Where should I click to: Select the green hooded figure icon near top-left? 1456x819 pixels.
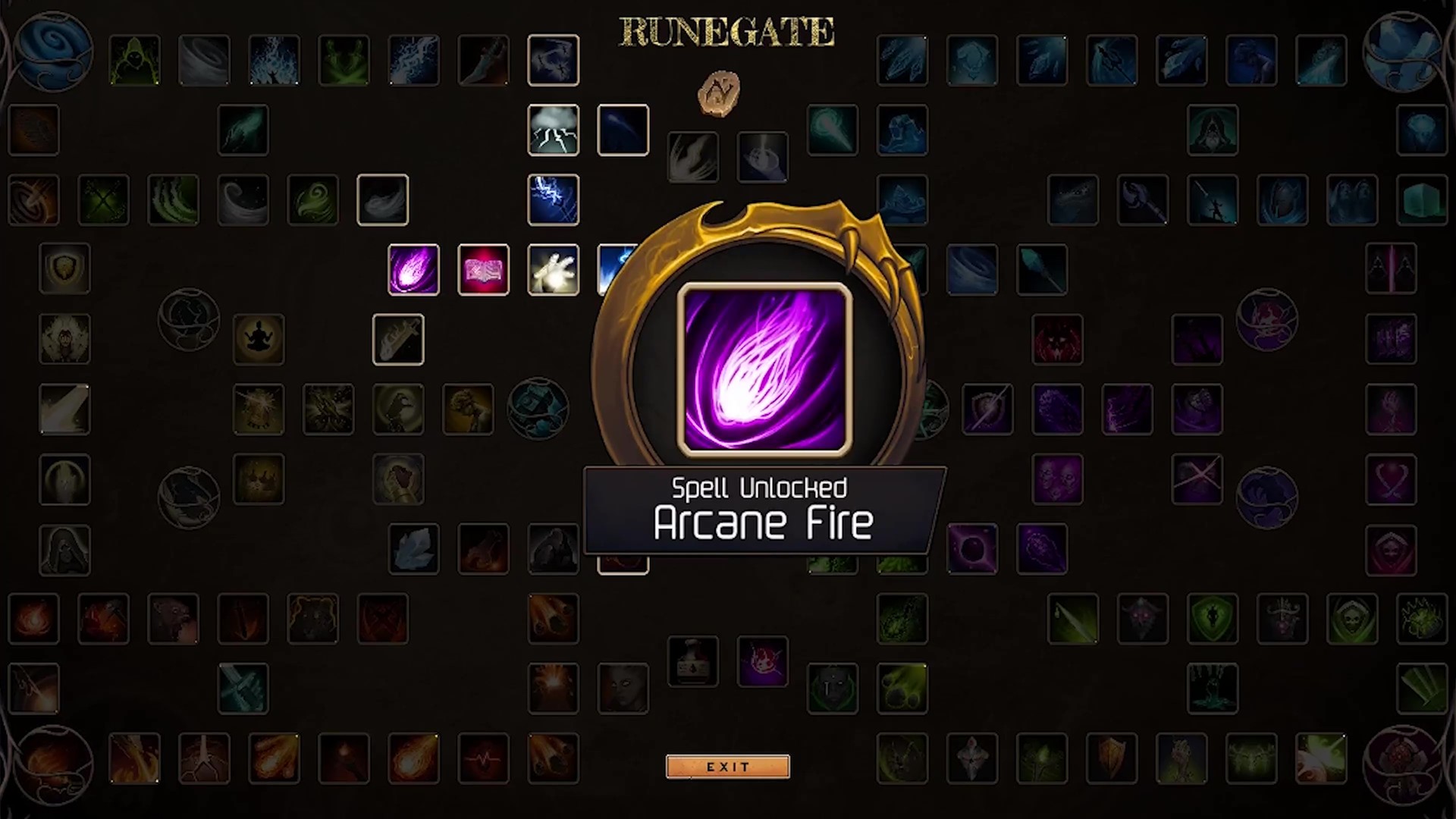coord(134,61)
